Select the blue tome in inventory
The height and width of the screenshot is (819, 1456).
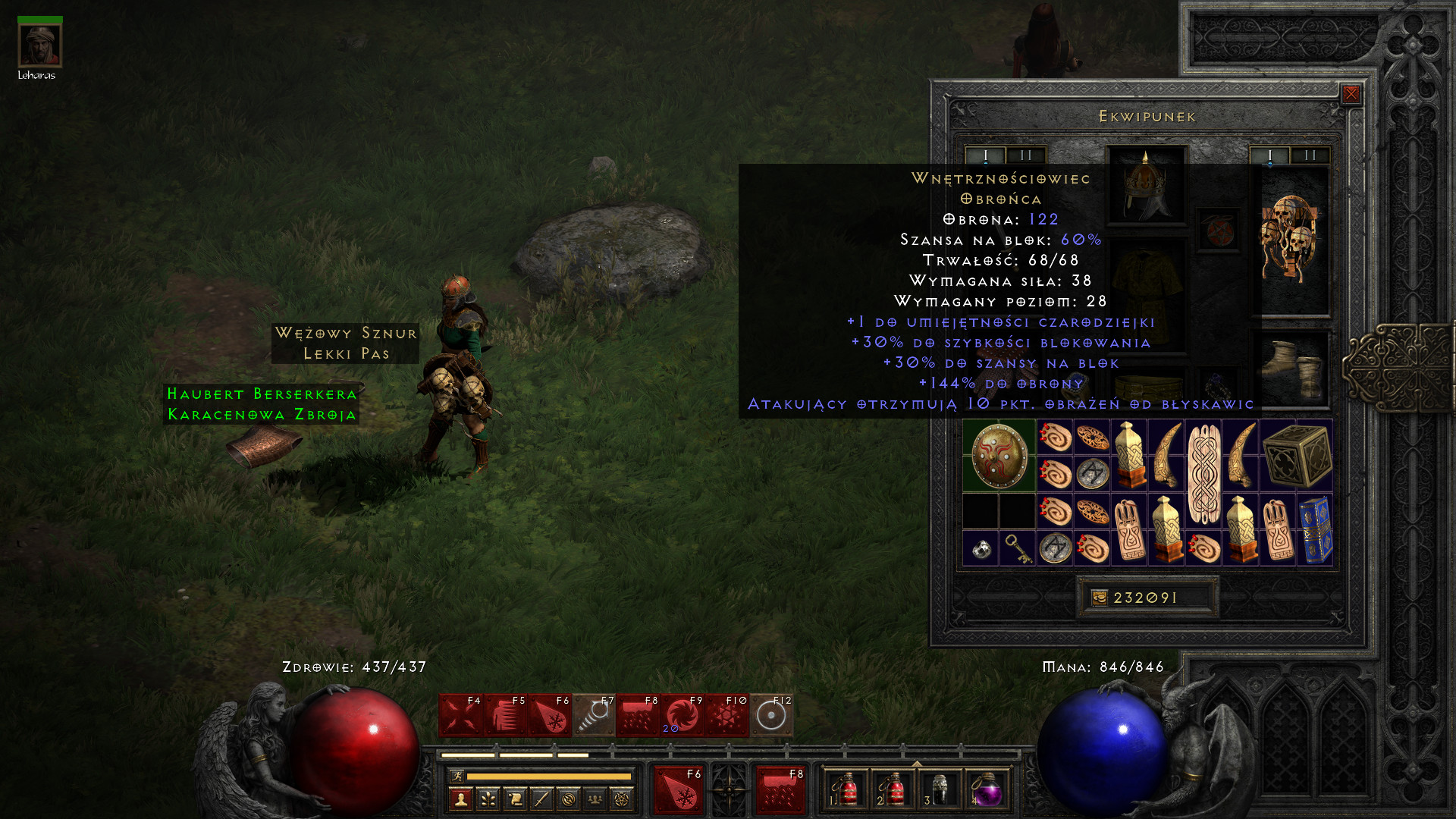[x=1315, y=529]
